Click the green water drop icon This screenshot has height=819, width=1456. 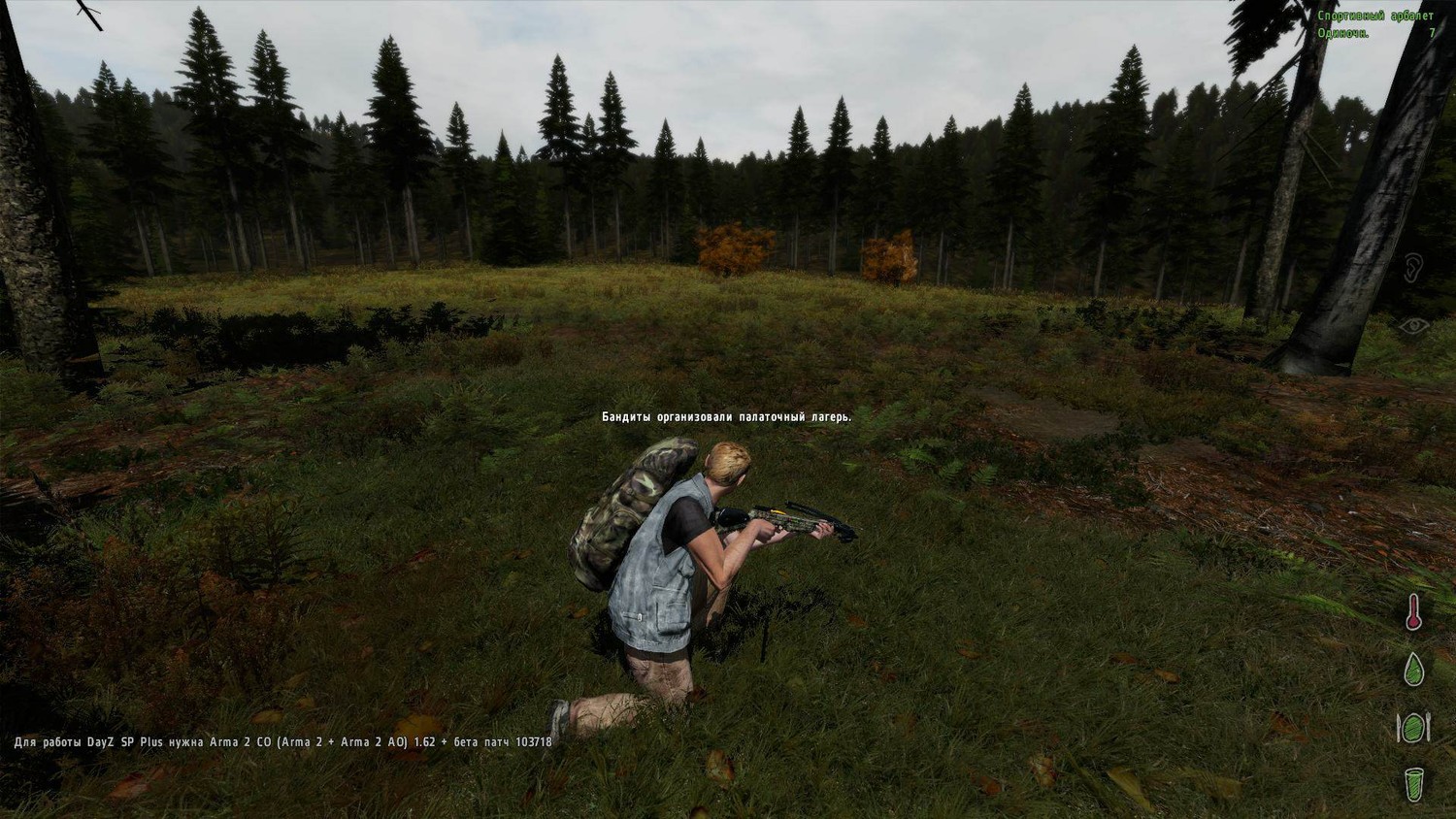pos(1414,670)
